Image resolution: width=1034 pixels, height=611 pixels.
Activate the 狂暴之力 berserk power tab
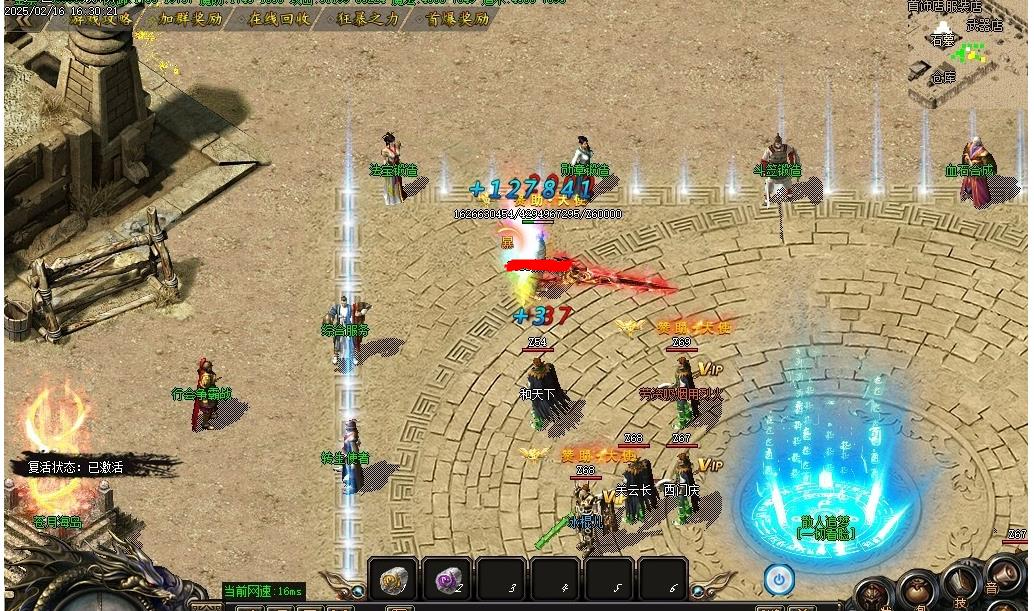point(367,19)
